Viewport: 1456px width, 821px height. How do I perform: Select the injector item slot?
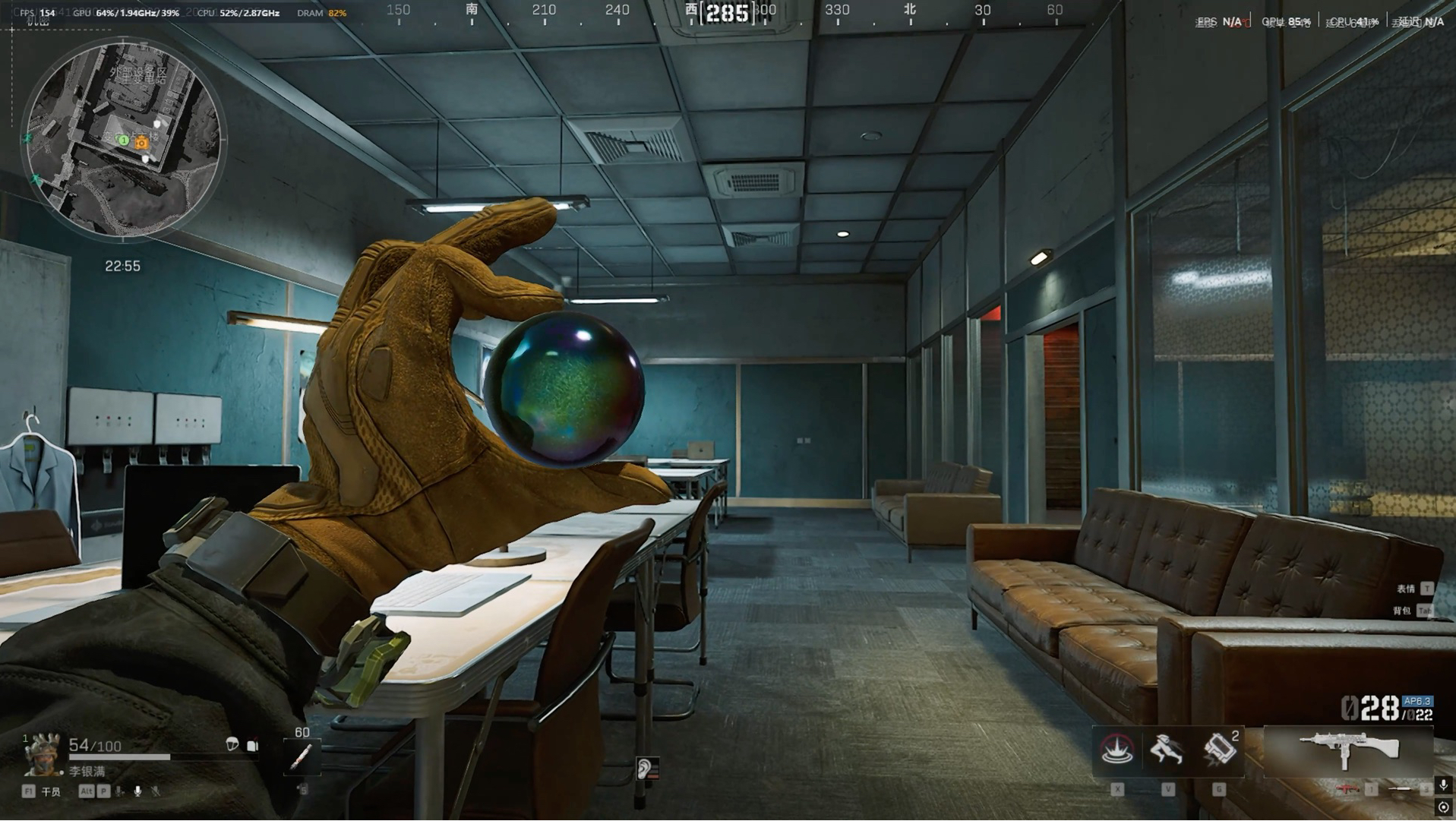pyautogui.click(x=302, y=756)
